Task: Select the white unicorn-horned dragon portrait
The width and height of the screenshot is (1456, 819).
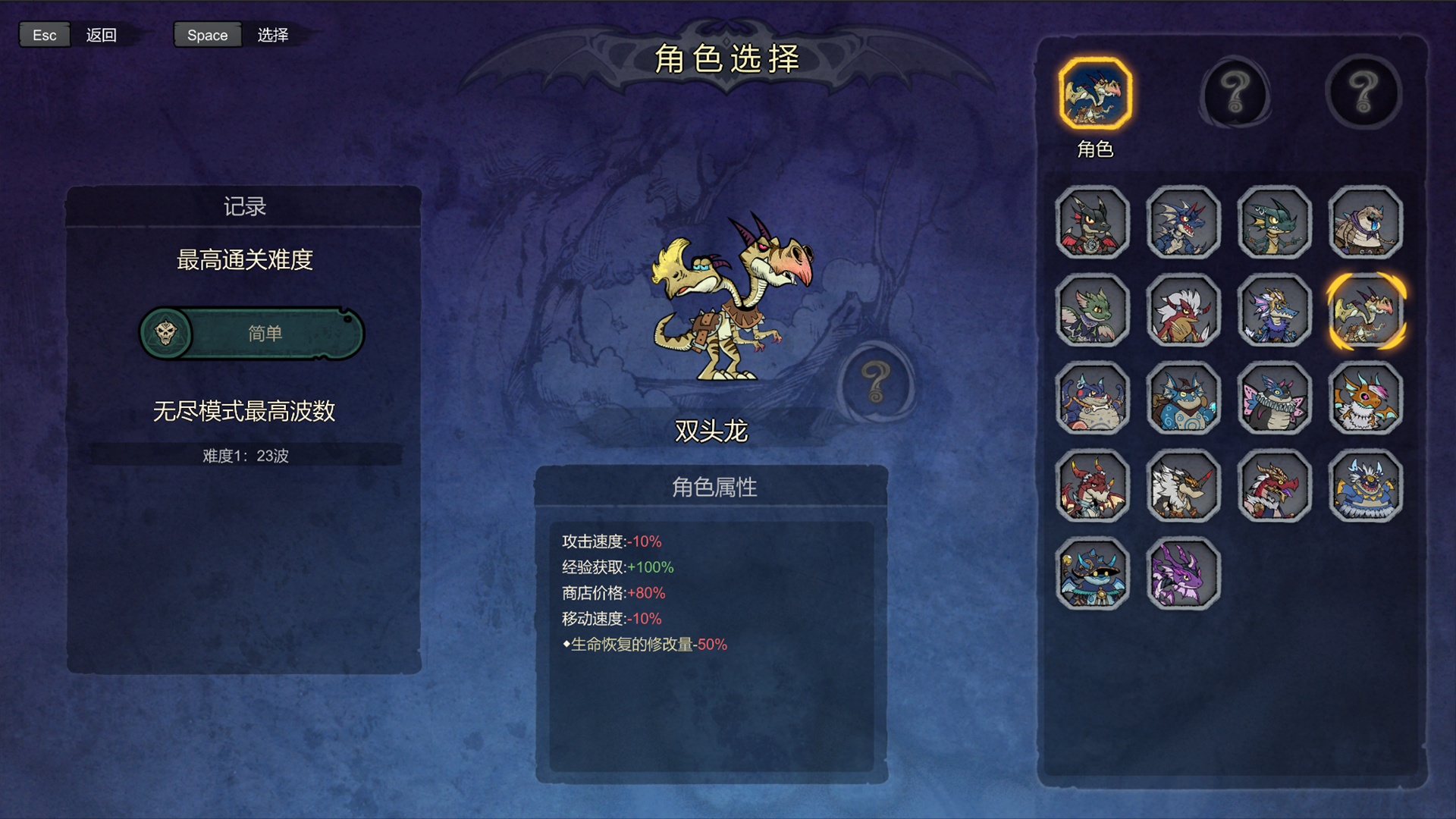Action: pyautogui.click(x=1183, y=488)
